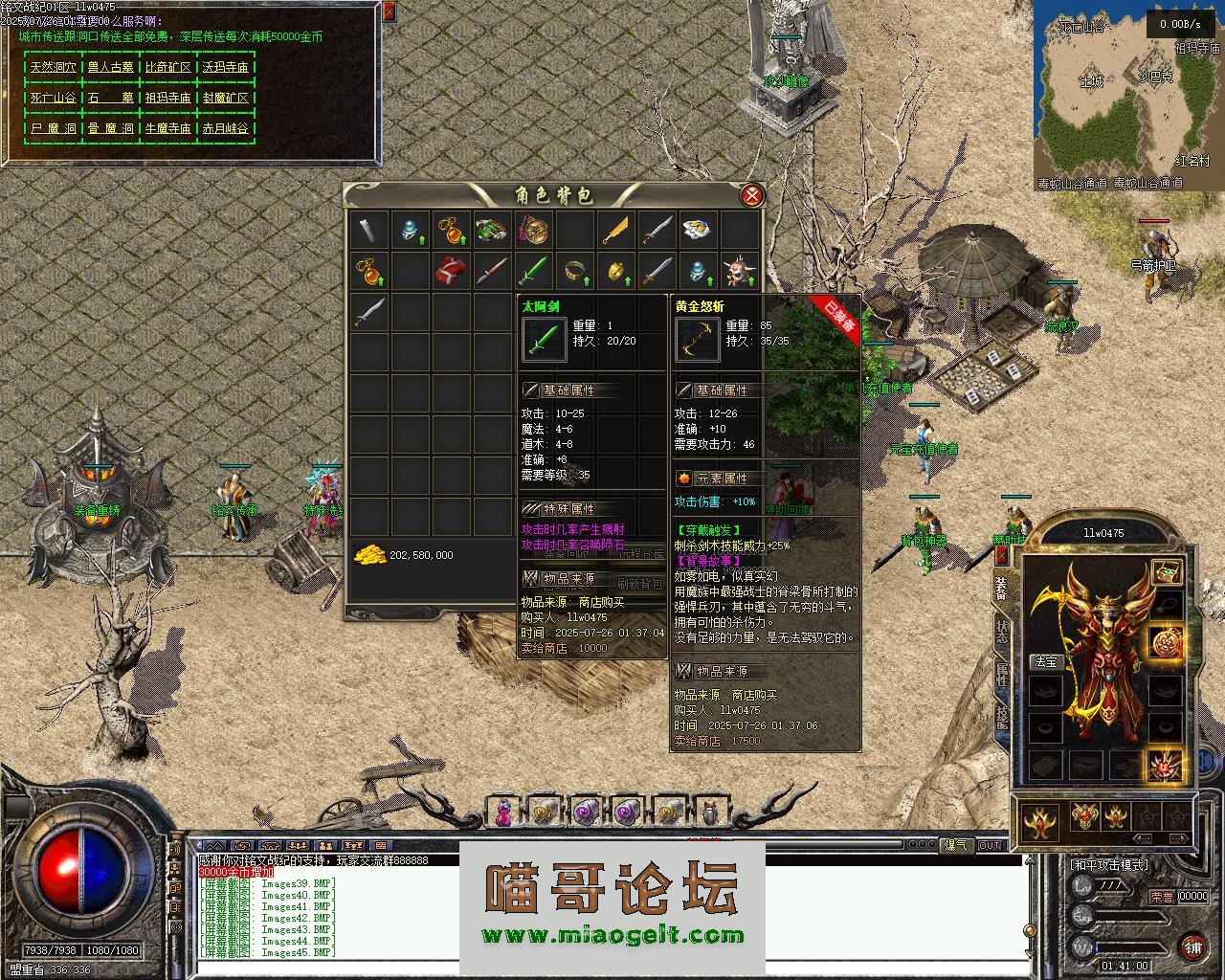This screenshot has height=980, width=1225.
Task: Select the golden blade in the bag
Action: pos(615,230)
